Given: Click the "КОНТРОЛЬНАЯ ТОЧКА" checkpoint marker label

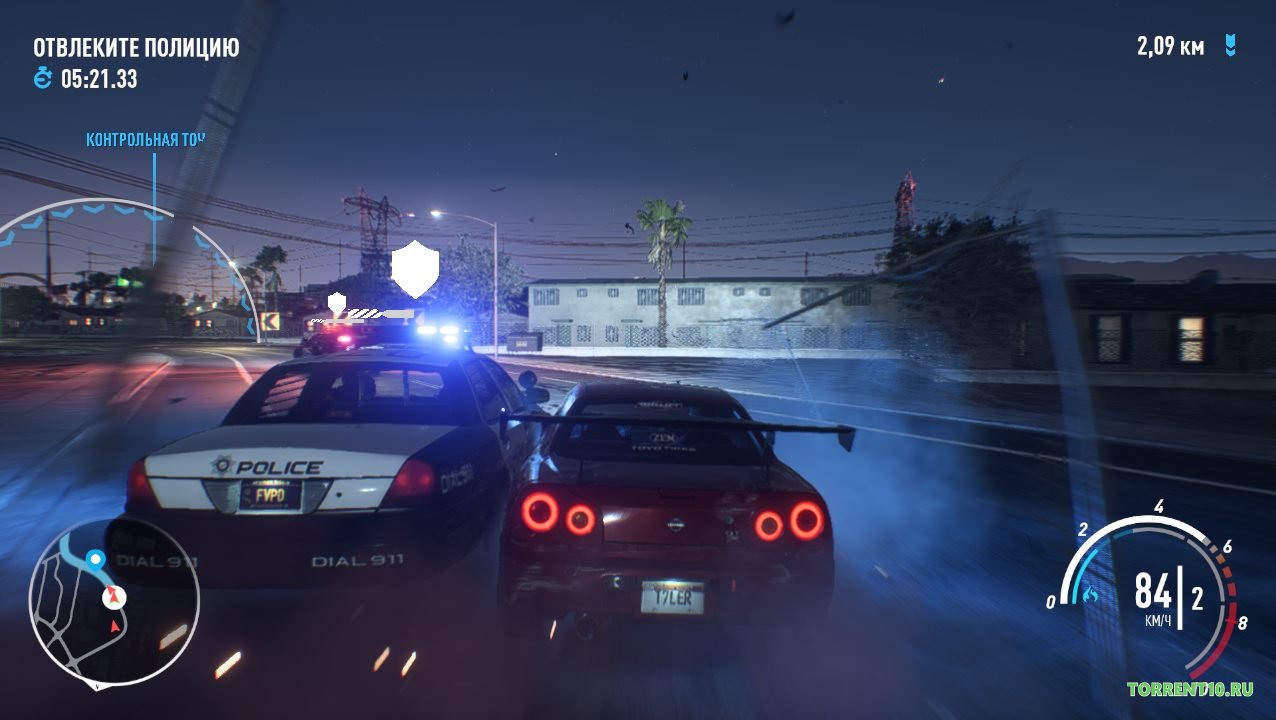Looking at the screenshot, I should [145, 140].
